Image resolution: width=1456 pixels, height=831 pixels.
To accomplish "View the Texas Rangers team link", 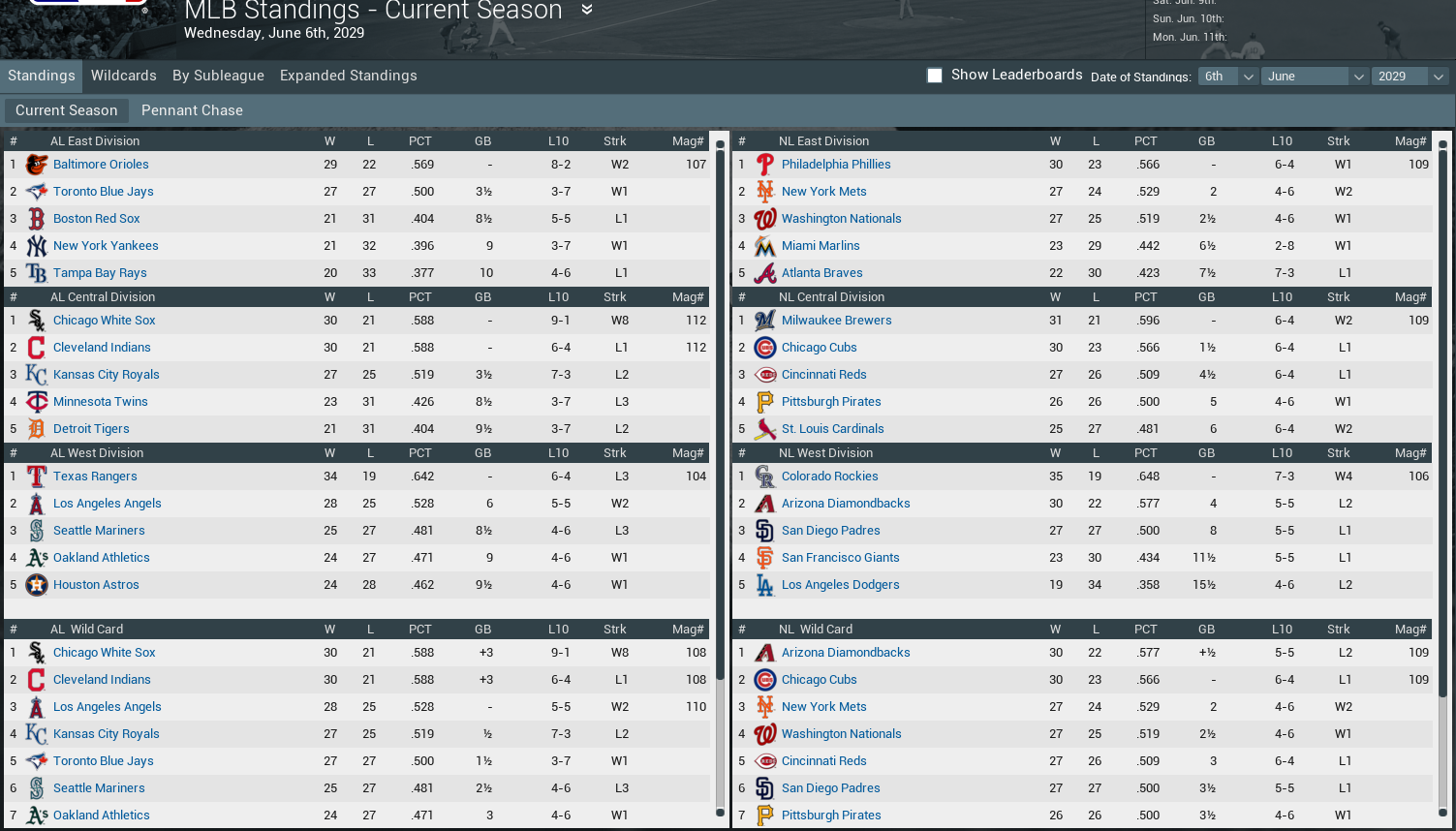I will tap(95, 477).
